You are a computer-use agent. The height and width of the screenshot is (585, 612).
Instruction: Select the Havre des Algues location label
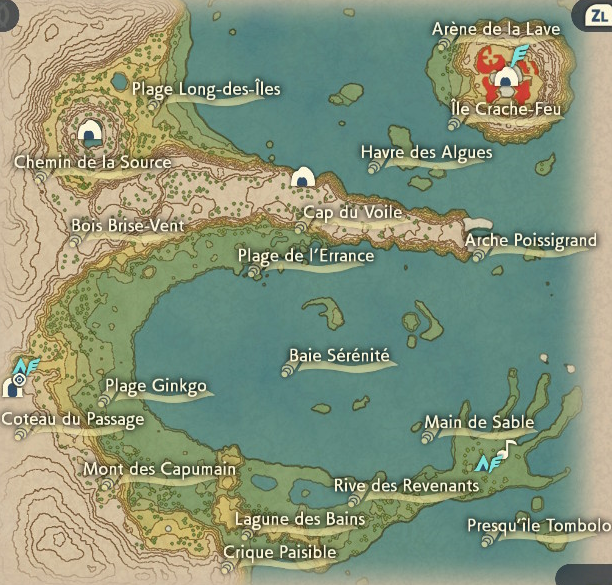coord(427,152)
